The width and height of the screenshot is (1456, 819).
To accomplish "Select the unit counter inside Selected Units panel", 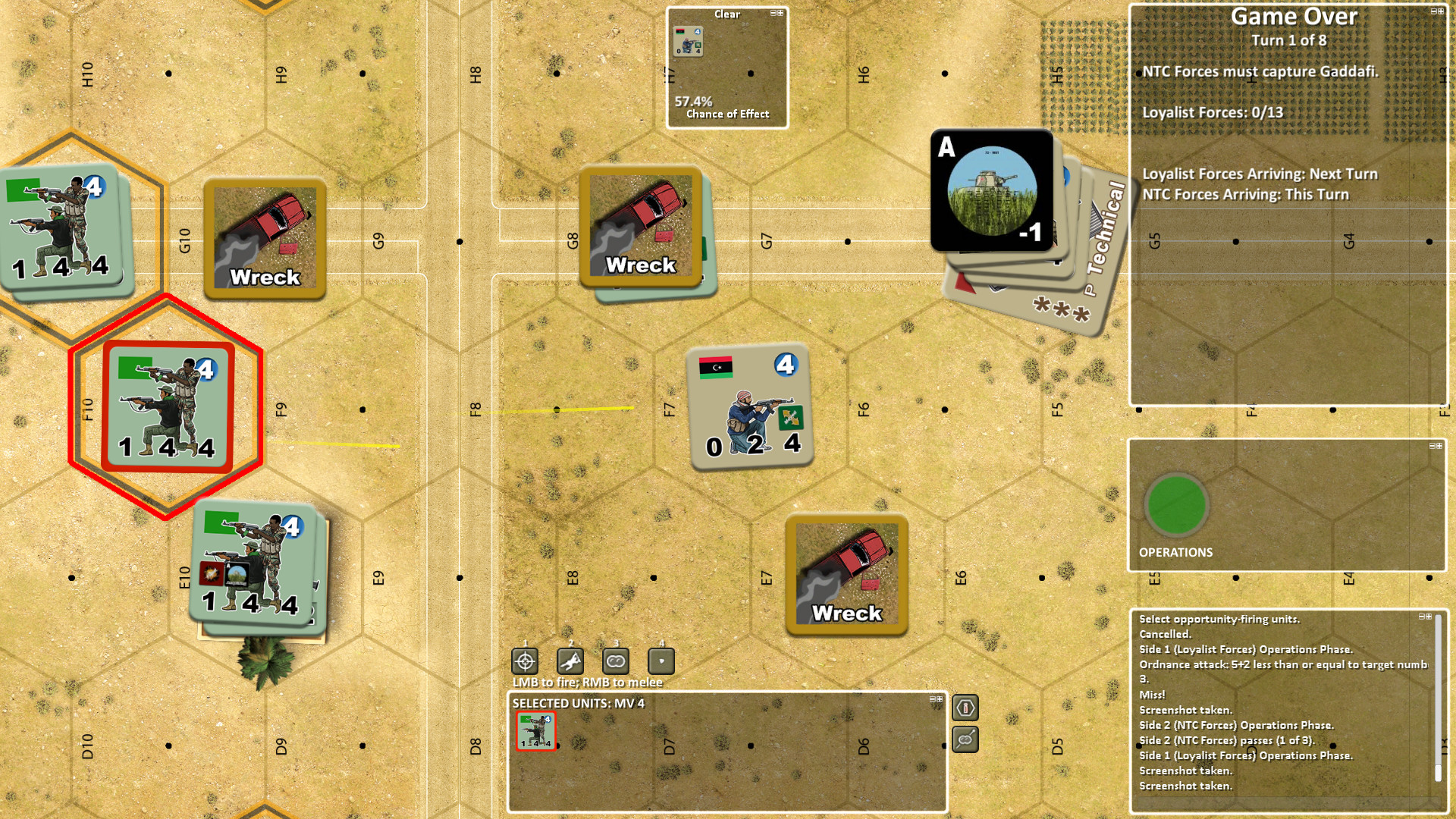I will coord(536,730).
